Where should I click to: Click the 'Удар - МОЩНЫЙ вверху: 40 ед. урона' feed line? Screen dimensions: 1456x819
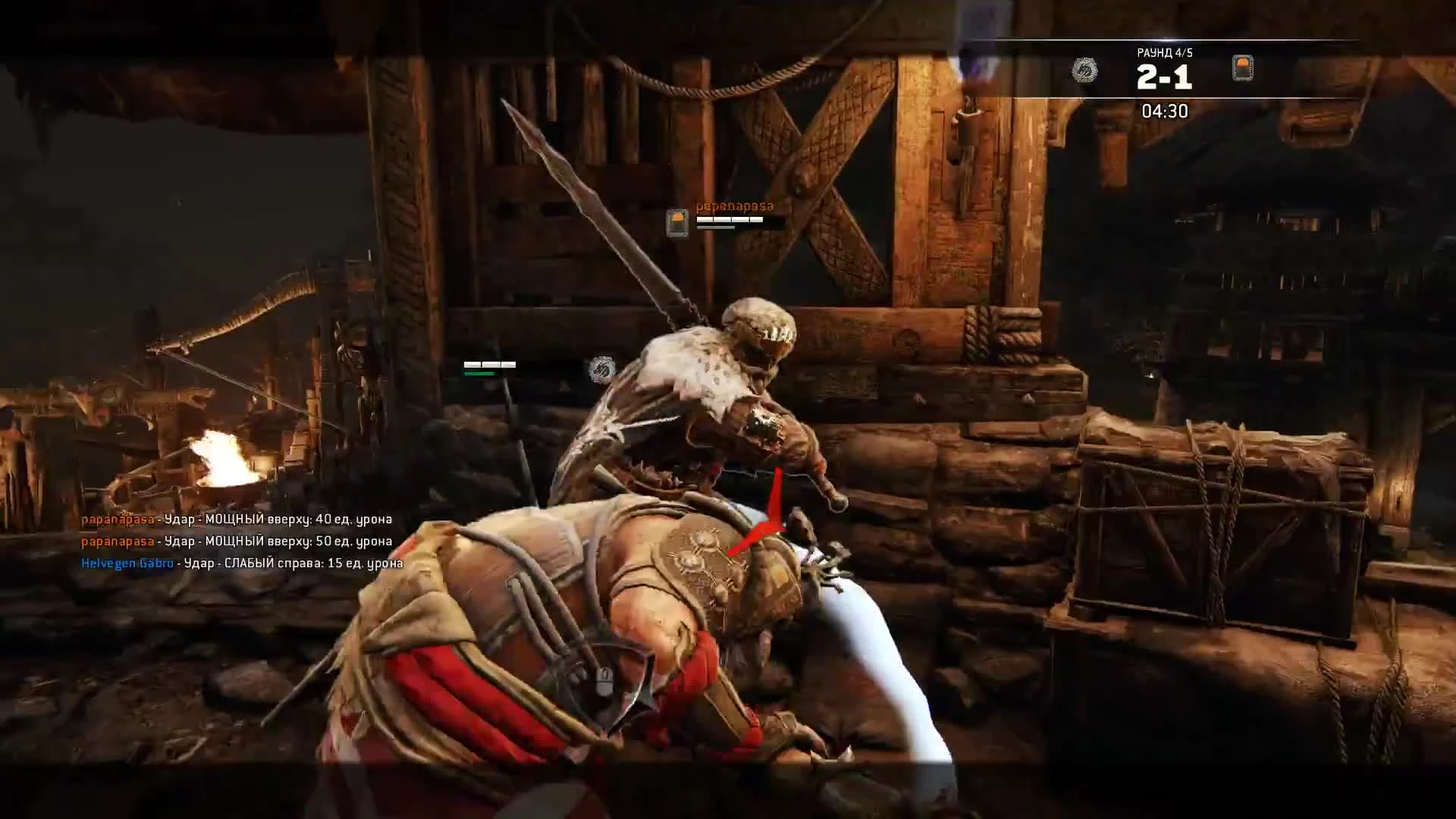coord(277,521)
